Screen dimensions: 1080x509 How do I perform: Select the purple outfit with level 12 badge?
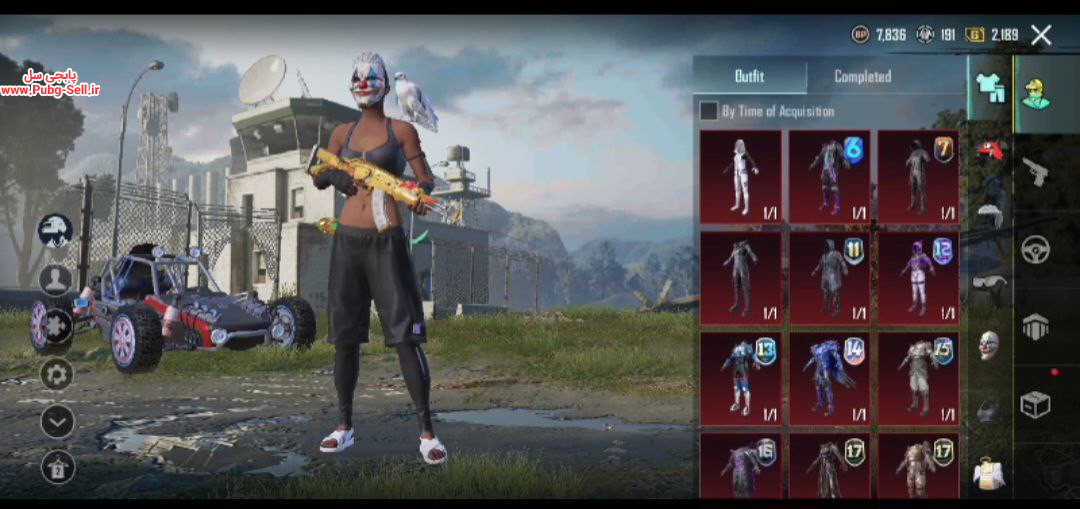918,278
